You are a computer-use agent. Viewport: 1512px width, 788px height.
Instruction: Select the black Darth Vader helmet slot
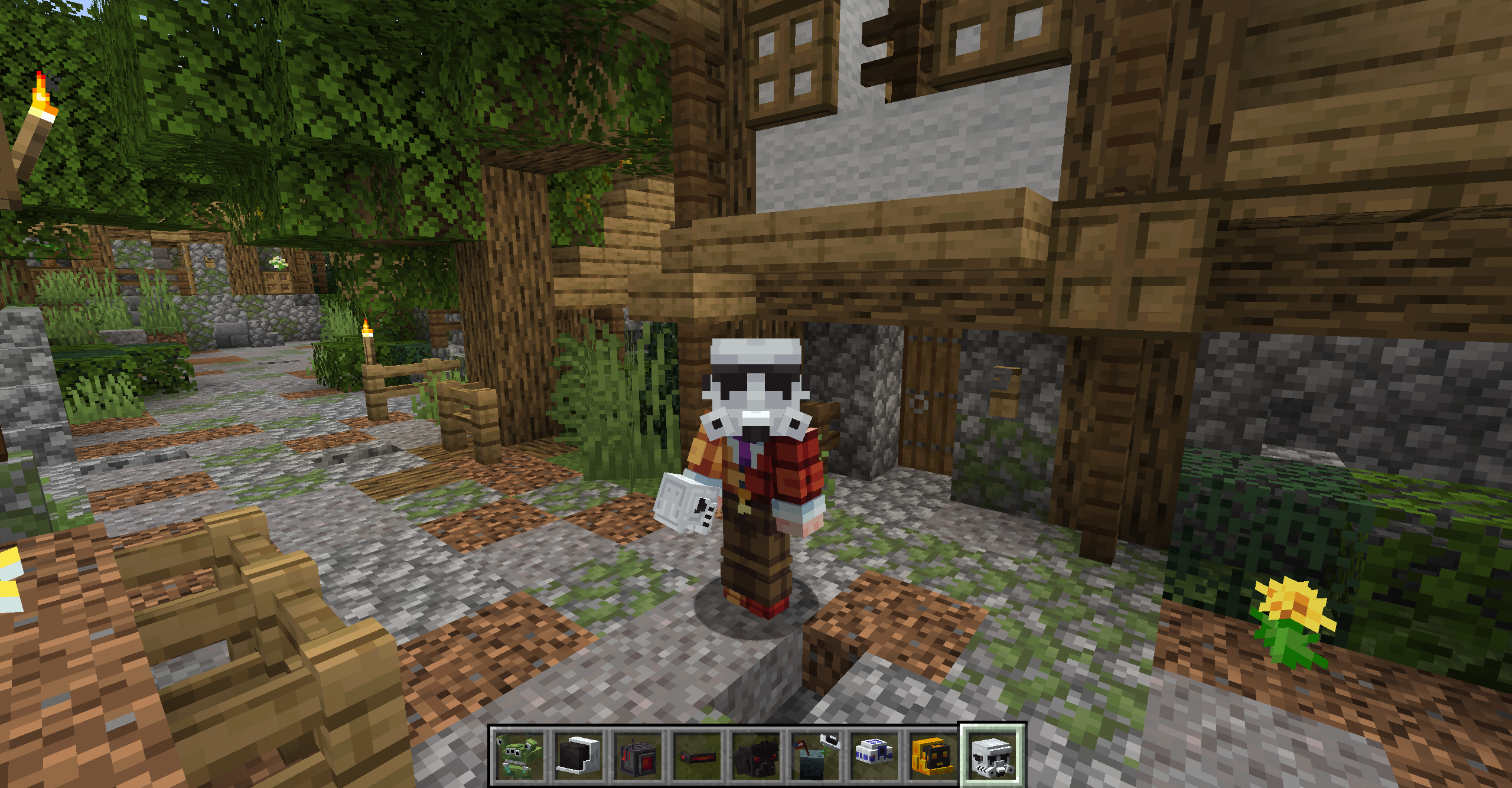point(756,756)
